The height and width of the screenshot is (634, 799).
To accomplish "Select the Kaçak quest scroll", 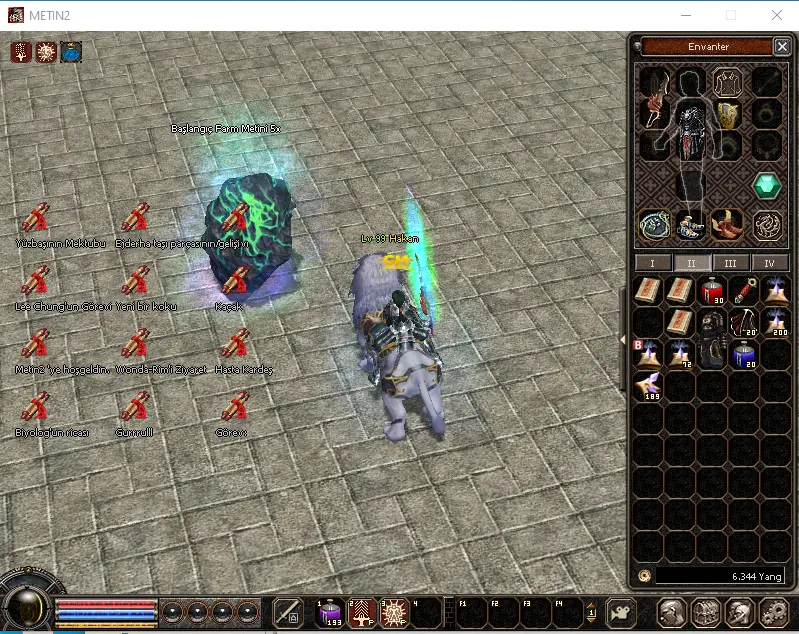I will 236,281.
